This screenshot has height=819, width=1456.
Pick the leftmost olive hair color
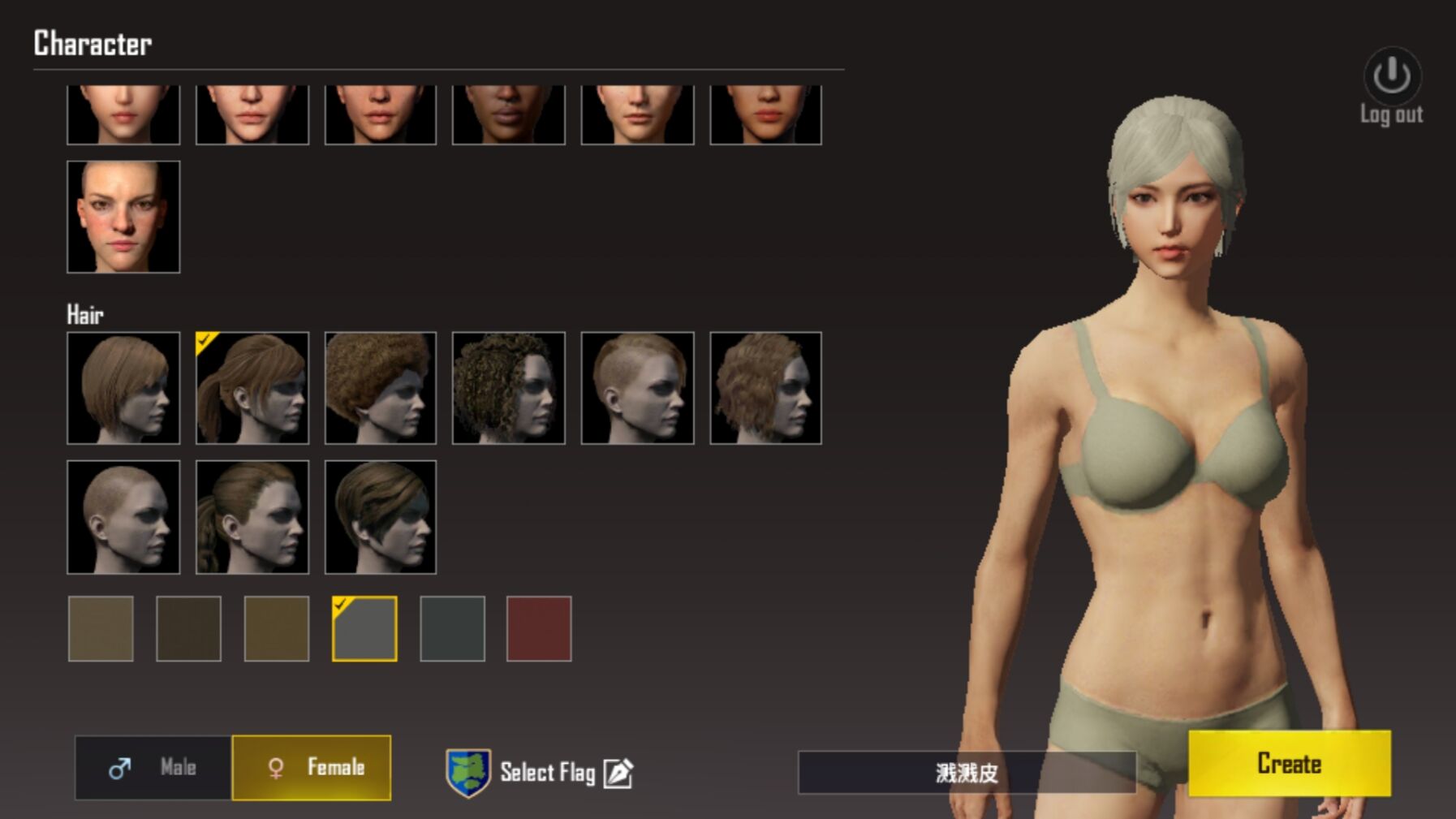(104, 628)
